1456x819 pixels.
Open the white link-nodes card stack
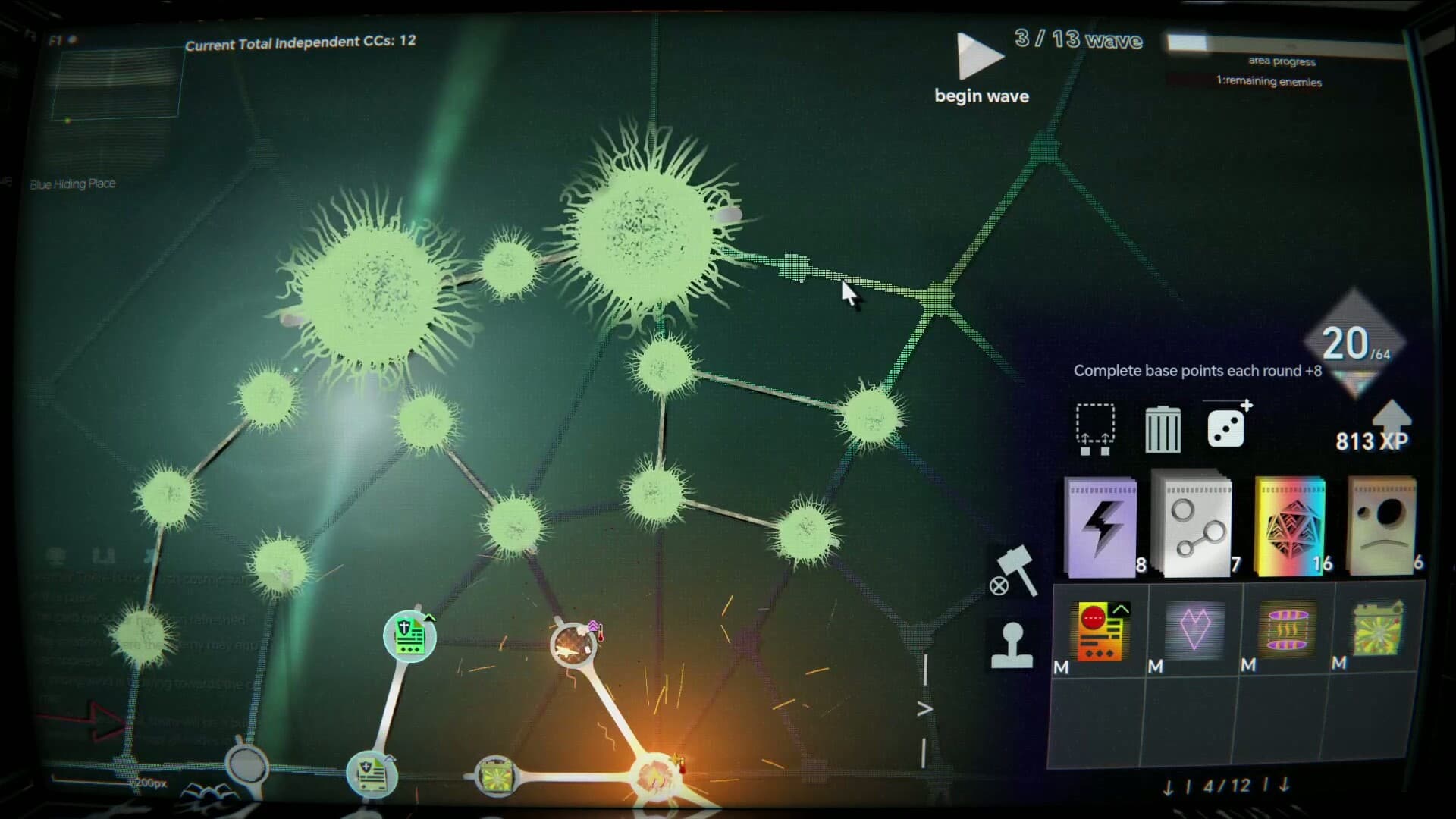pos(1193,523)
